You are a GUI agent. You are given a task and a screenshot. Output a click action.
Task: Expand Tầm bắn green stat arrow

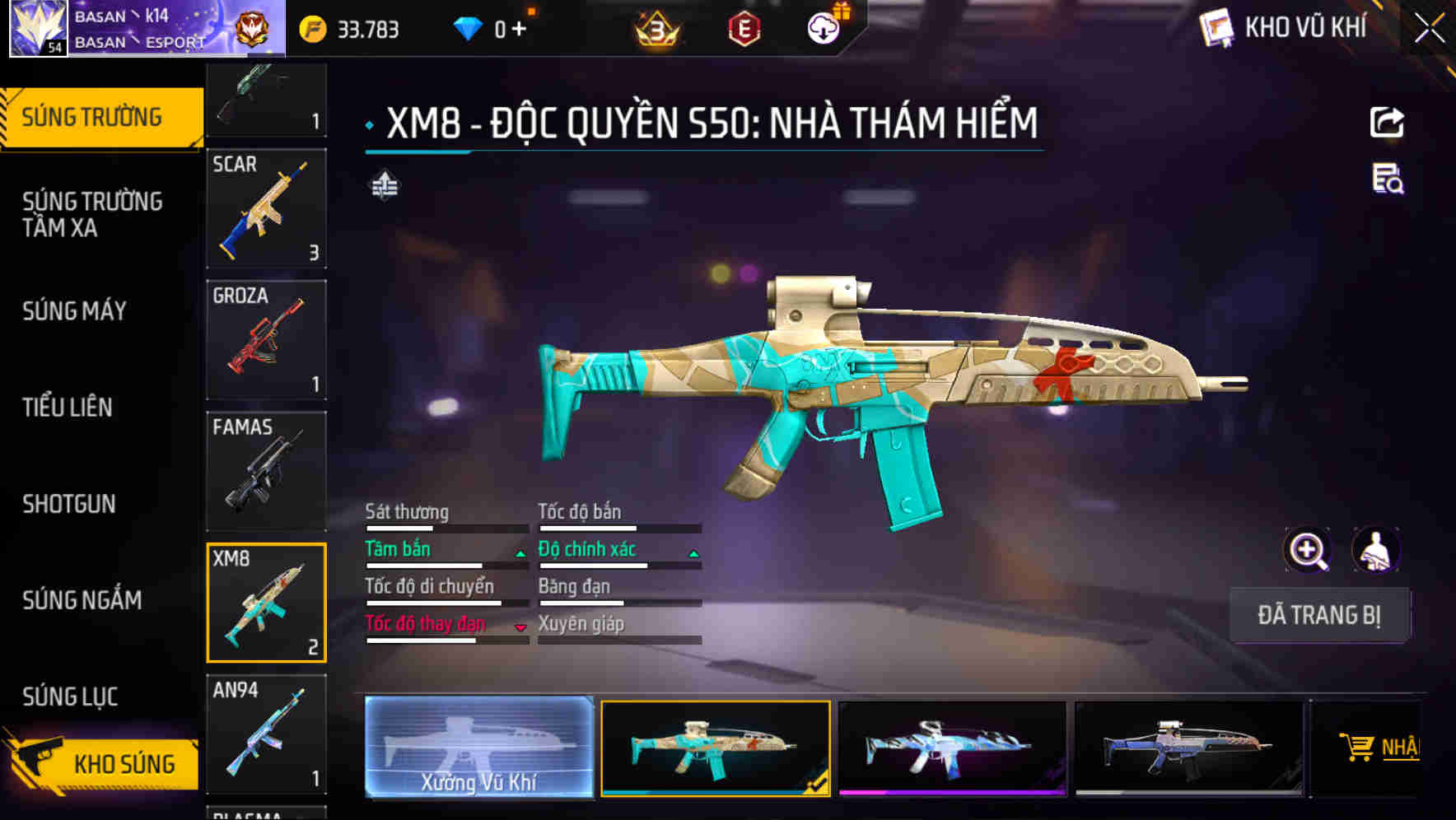520,553
